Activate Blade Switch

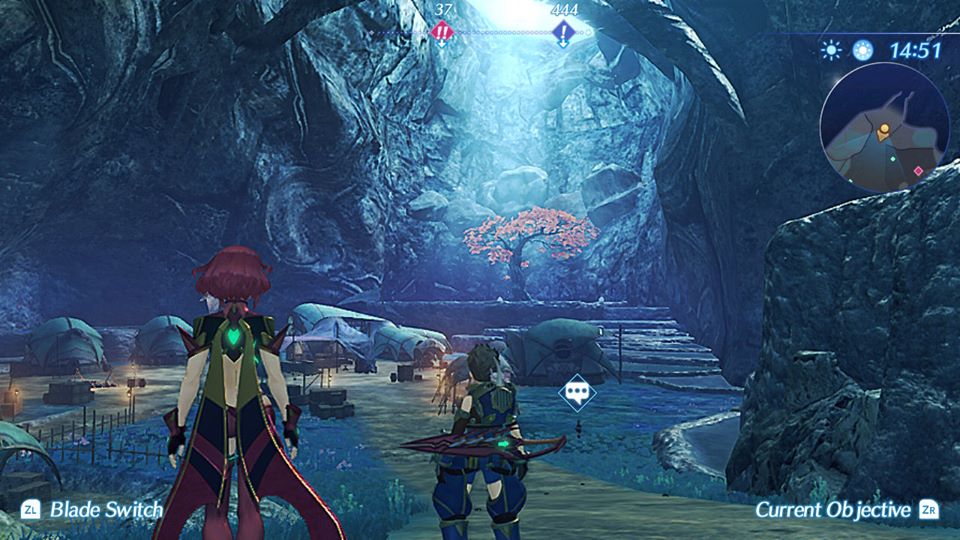click(x=93, y=510)
